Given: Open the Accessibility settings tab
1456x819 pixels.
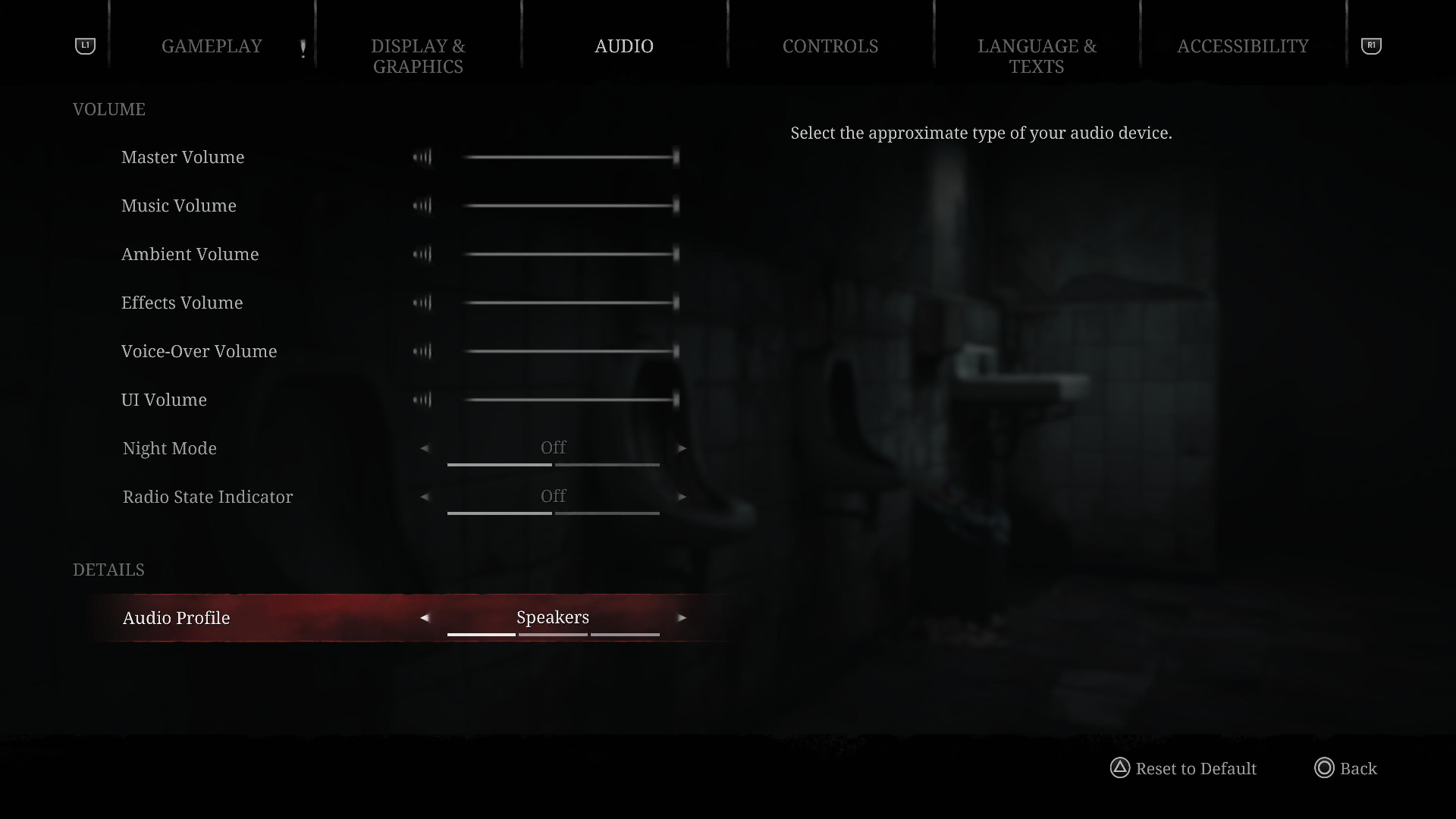Looking at the screenshot, I should tap(1242, 46).
